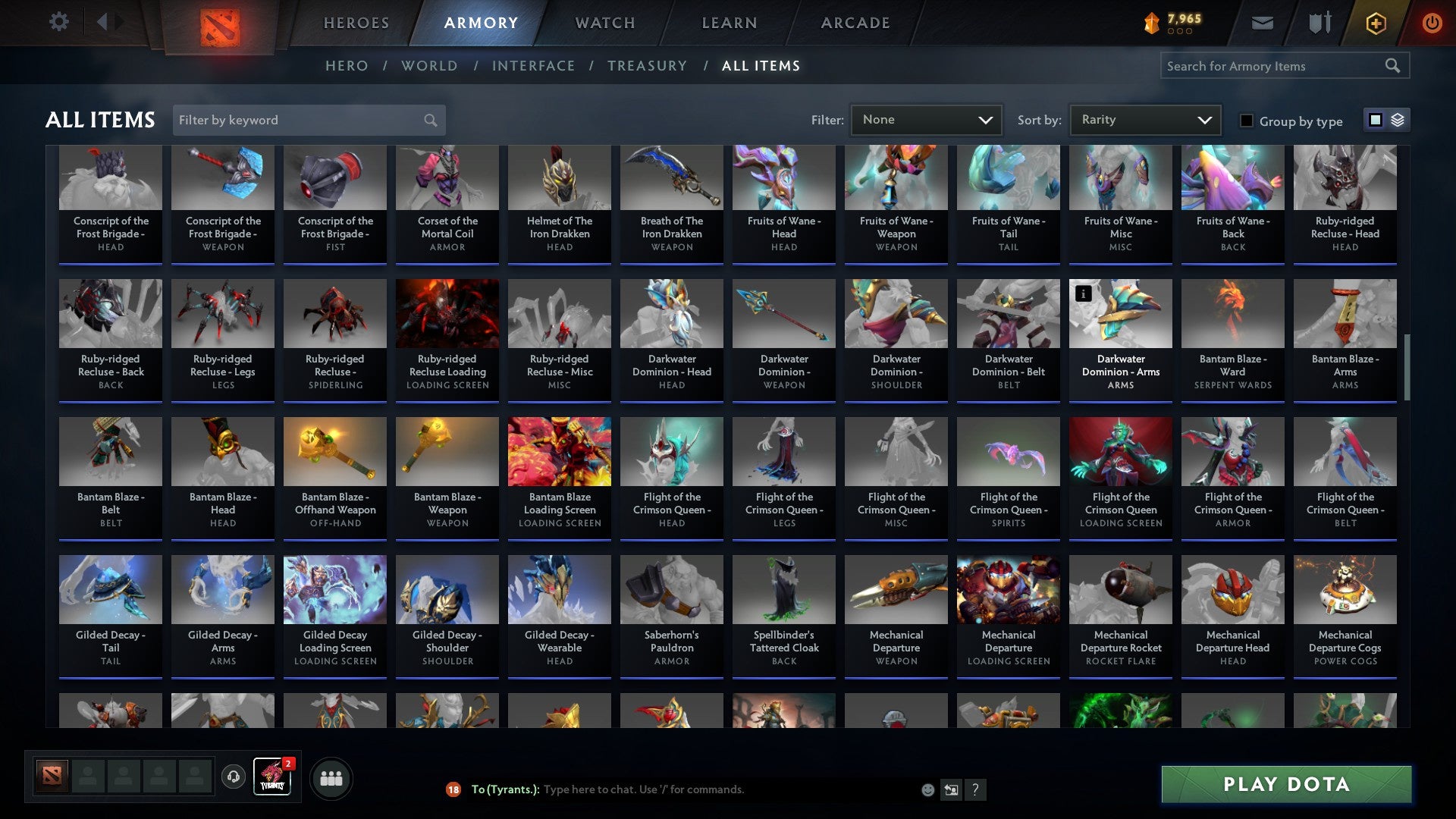This screenshot has height=819, width=1456.
Task: Open the Sort by Rarity dropdown
Action: [1144, 119]
